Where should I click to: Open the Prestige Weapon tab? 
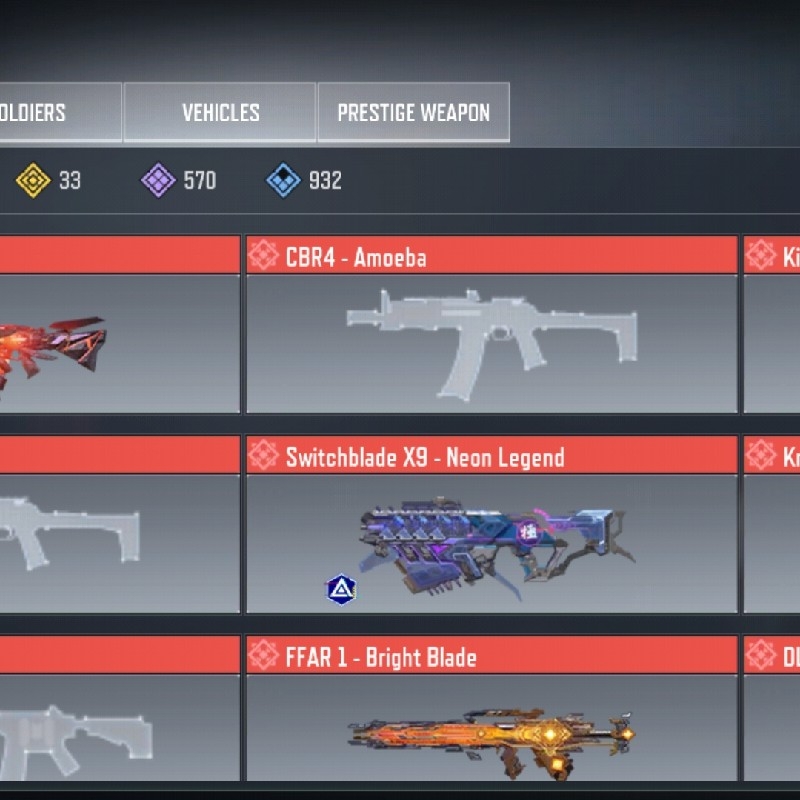[413, 113]
